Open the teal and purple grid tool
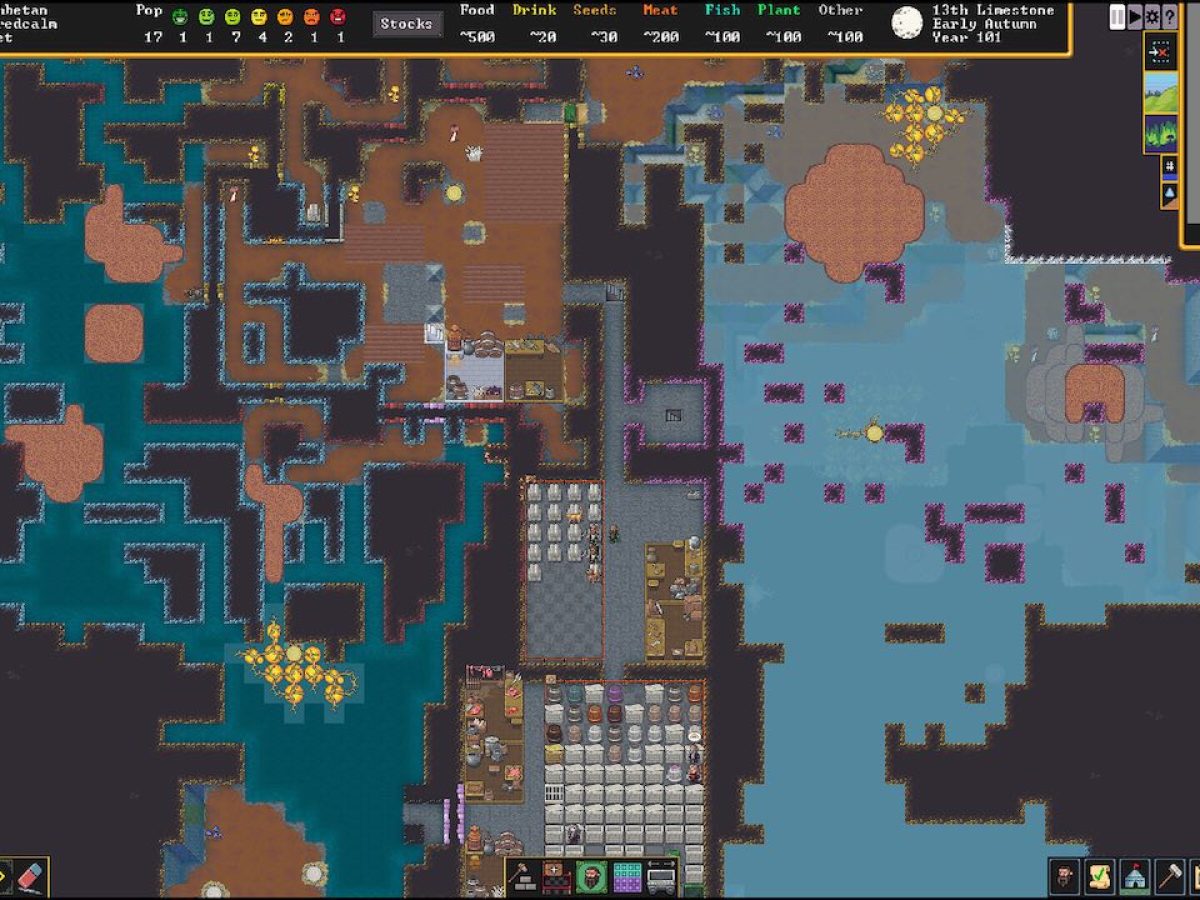 pos(627,877)
